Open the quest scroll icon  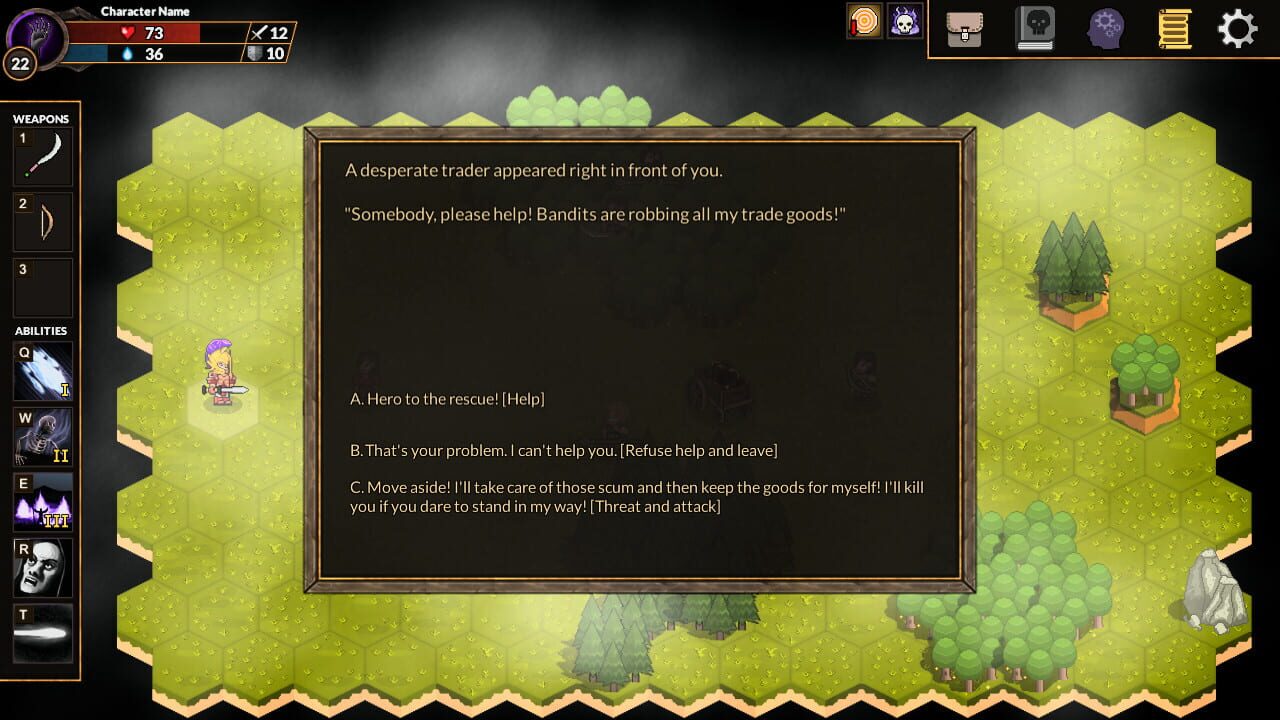pos(1173,28)
